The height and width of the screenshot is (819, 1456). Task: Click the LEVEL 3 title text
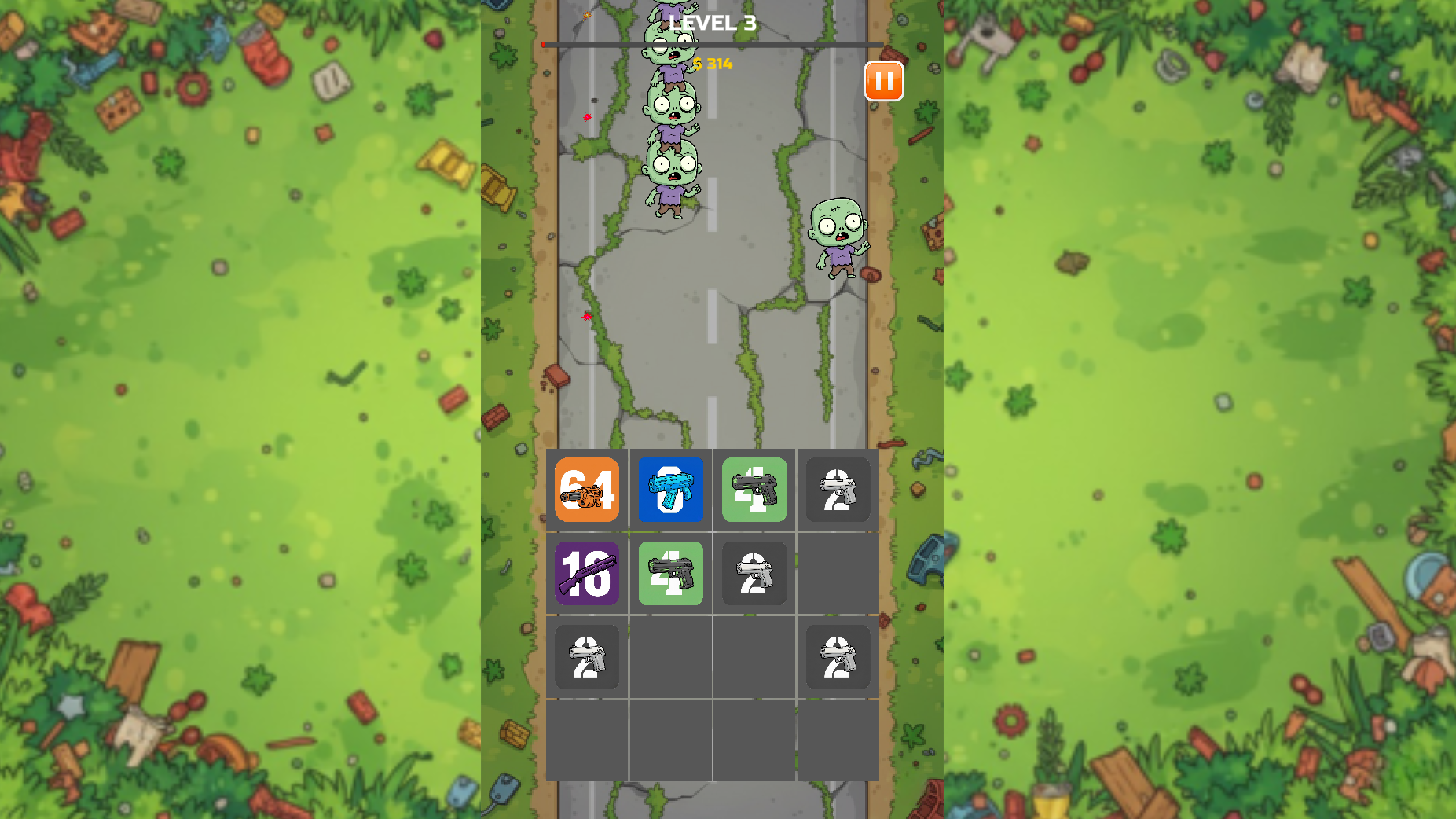(x=712, y=23)
